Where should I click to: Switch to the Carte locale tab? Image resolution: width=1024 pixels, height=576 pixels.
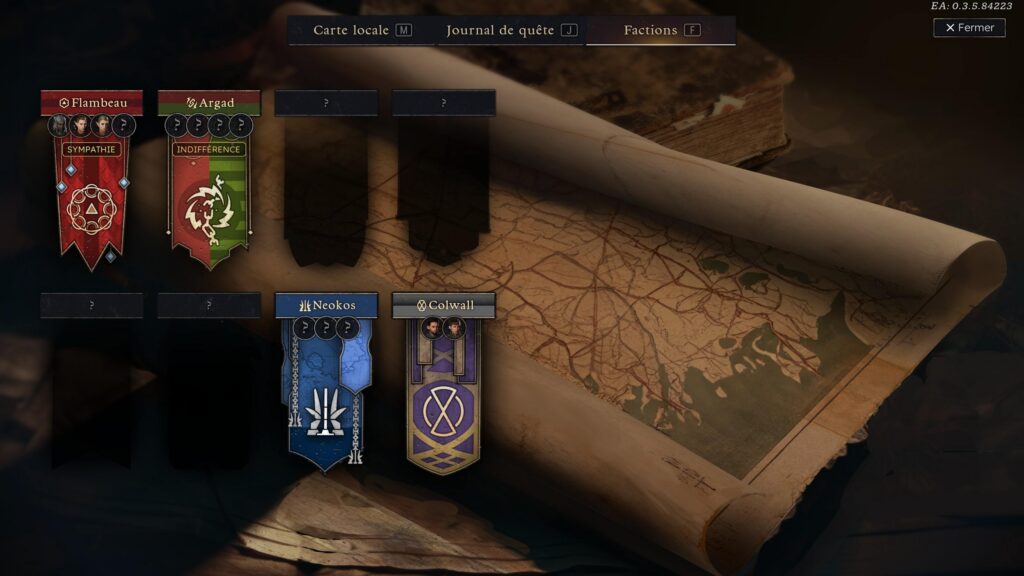[361, 30]
